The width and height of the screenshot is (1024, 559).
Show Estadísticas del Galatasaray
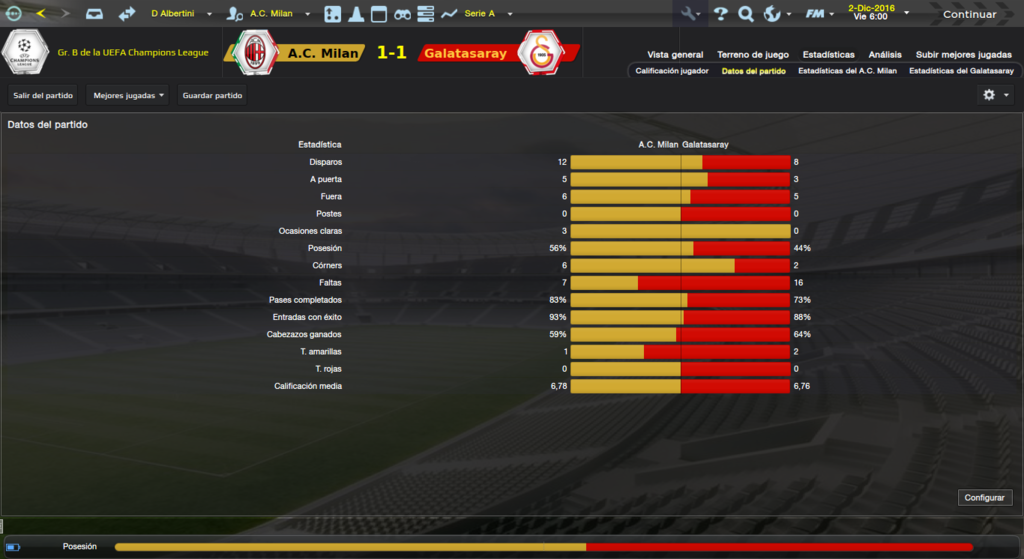point(961,71)
